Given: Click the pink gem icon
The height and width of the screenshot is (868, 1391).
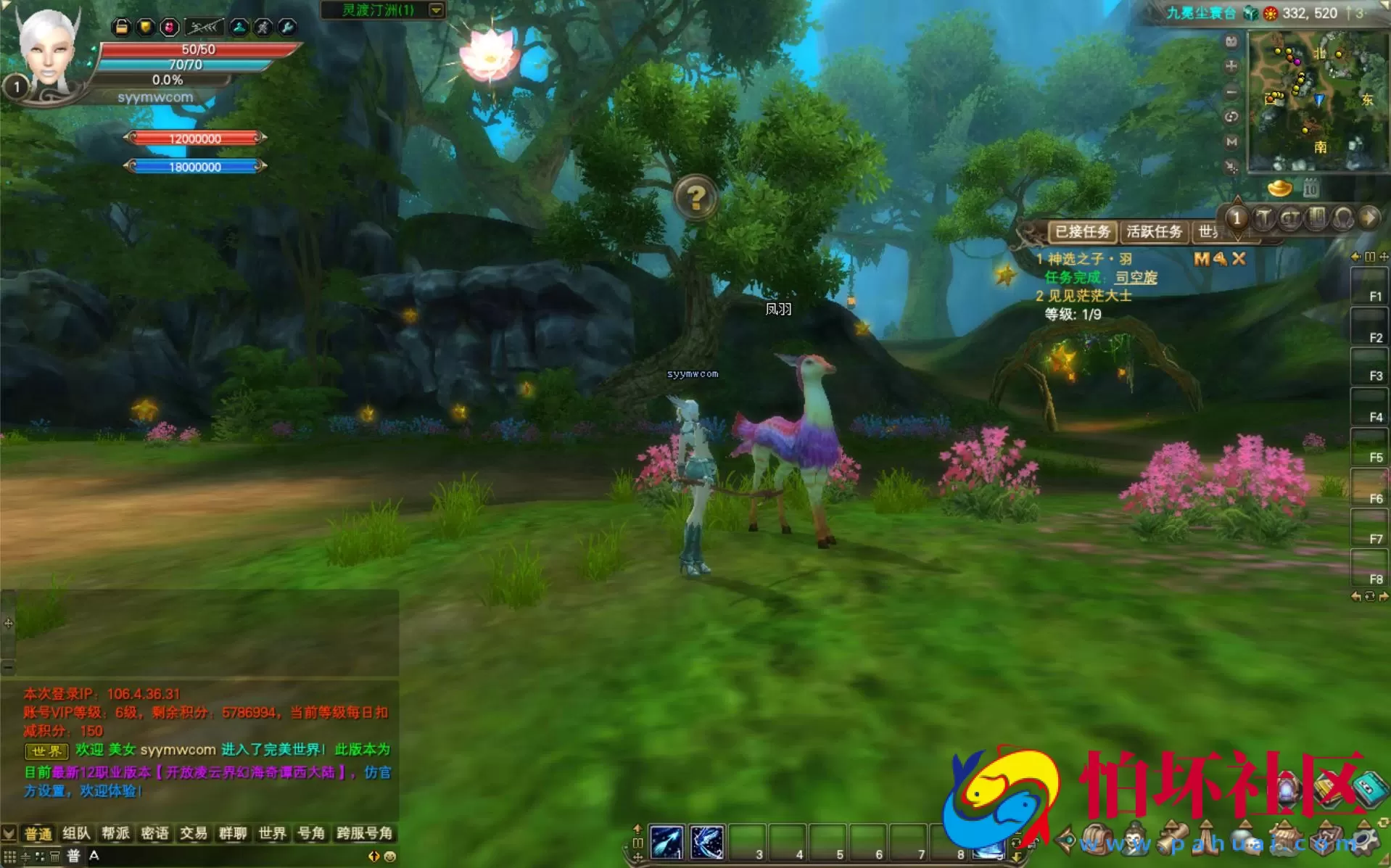Looking at the screenshot, I should [x=169, y=28].
